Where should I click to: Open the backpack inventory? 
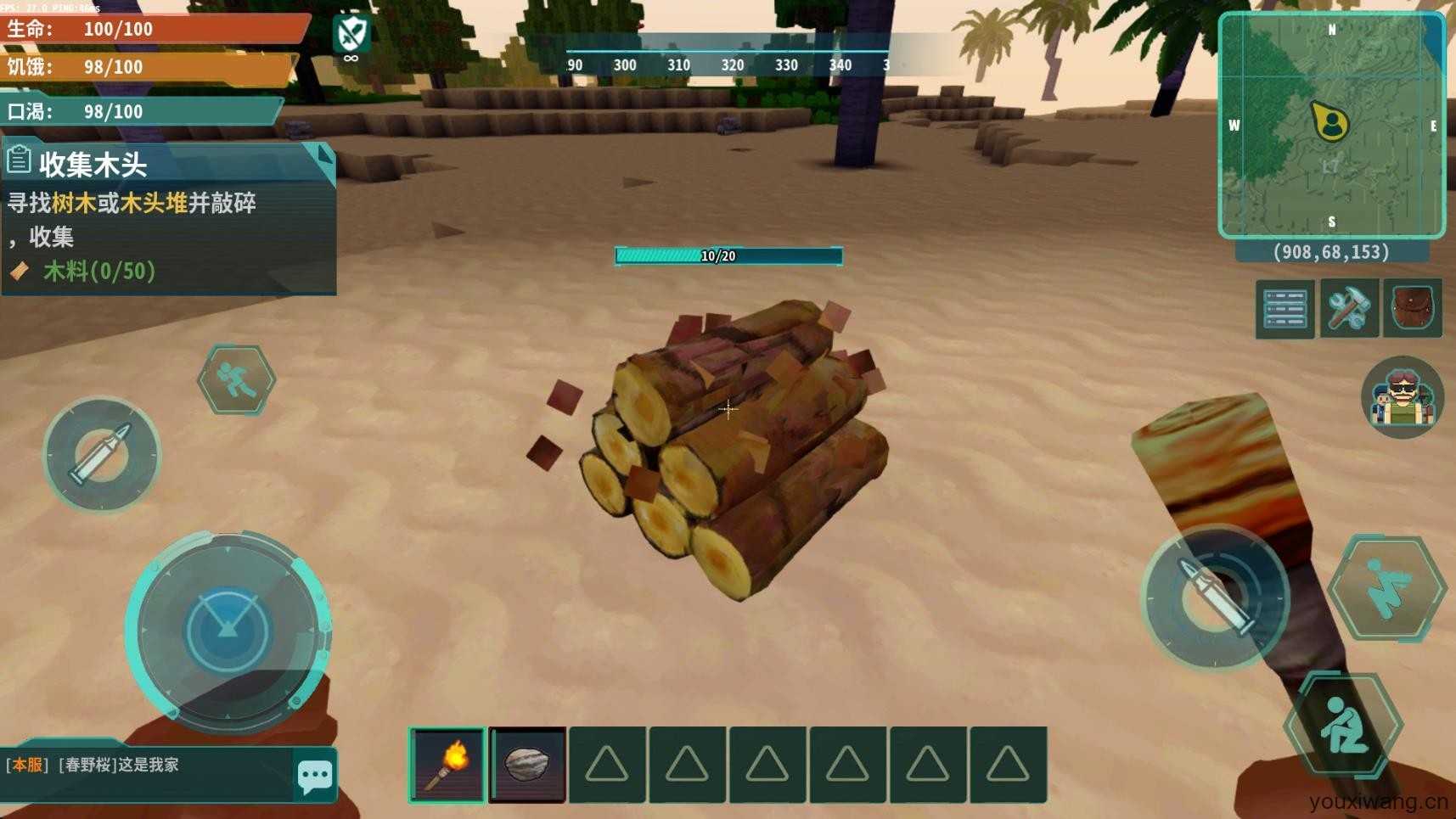(1412, 309)
